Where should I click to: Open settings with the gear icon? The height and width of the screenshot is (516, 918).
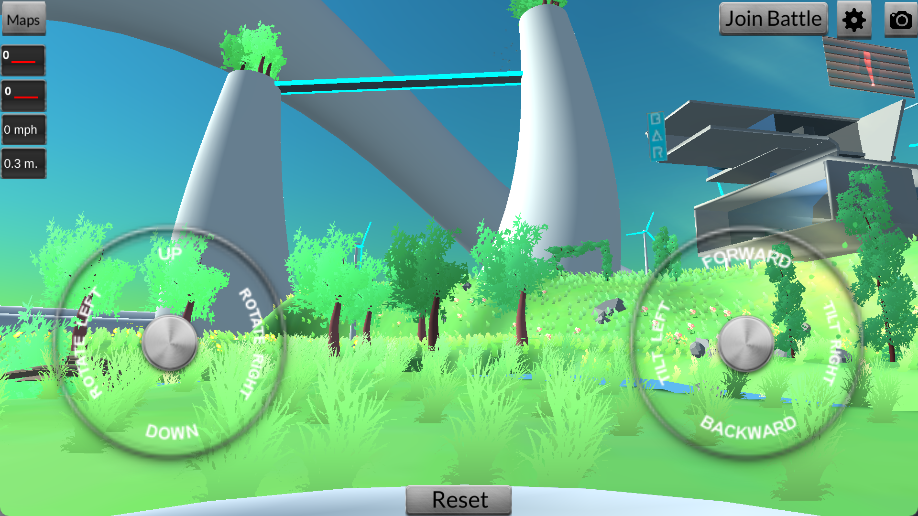pos(854,19)
